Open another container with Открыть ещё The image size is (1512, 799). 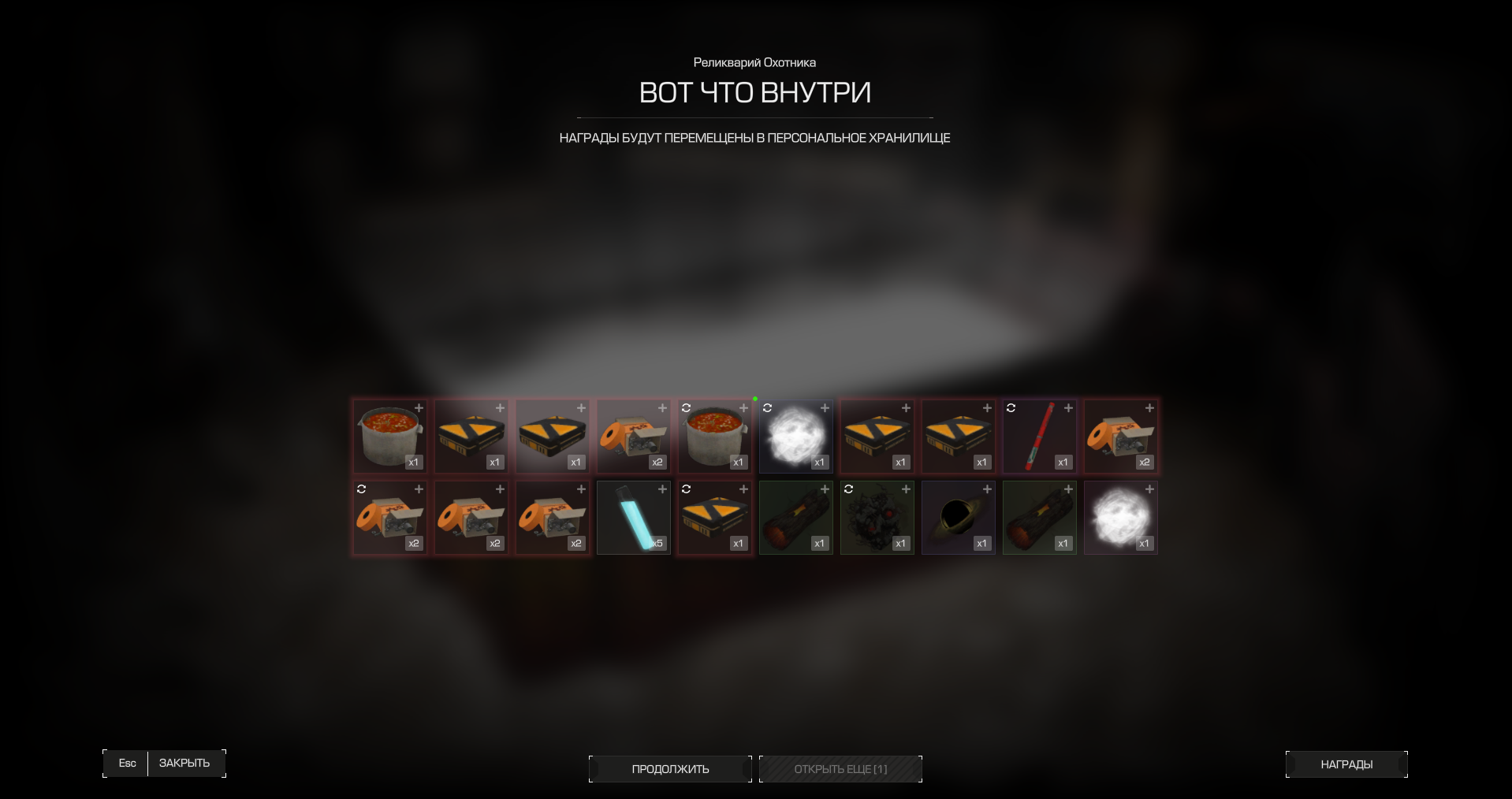coord(840,769)
